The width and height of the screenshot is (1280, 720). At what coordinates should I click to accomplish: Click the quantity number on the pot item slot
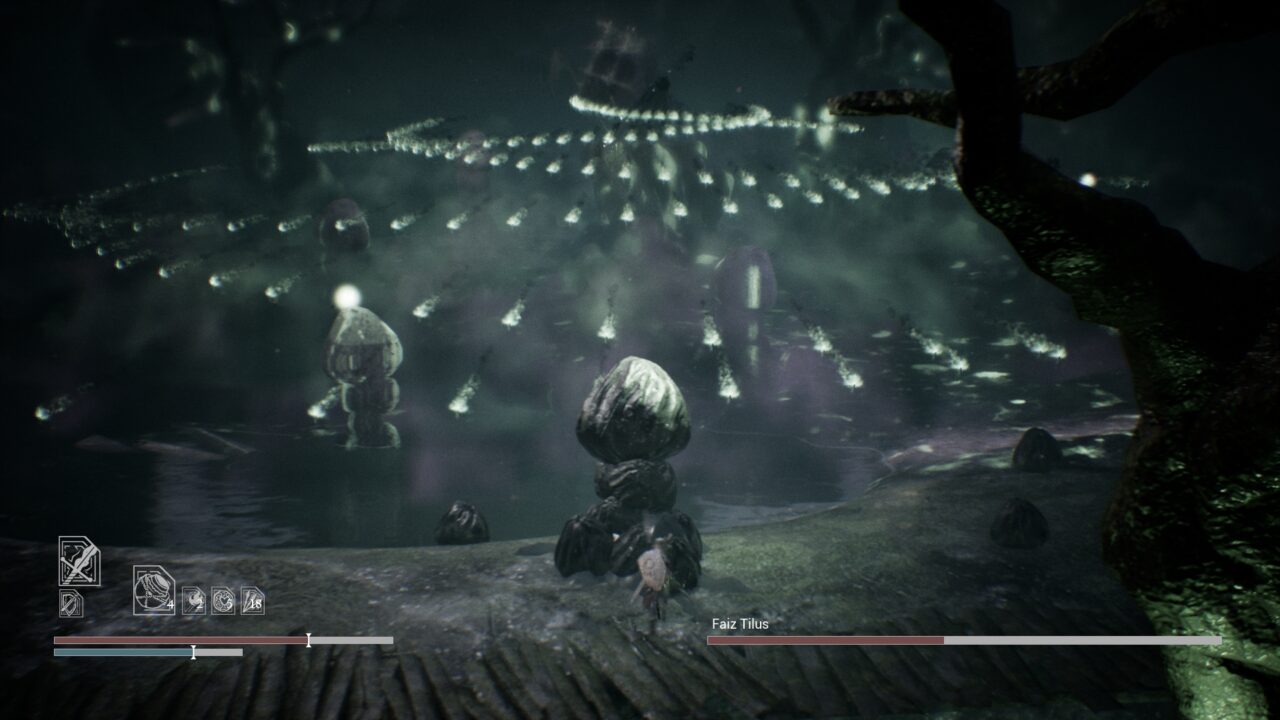(x=171, y=605)
